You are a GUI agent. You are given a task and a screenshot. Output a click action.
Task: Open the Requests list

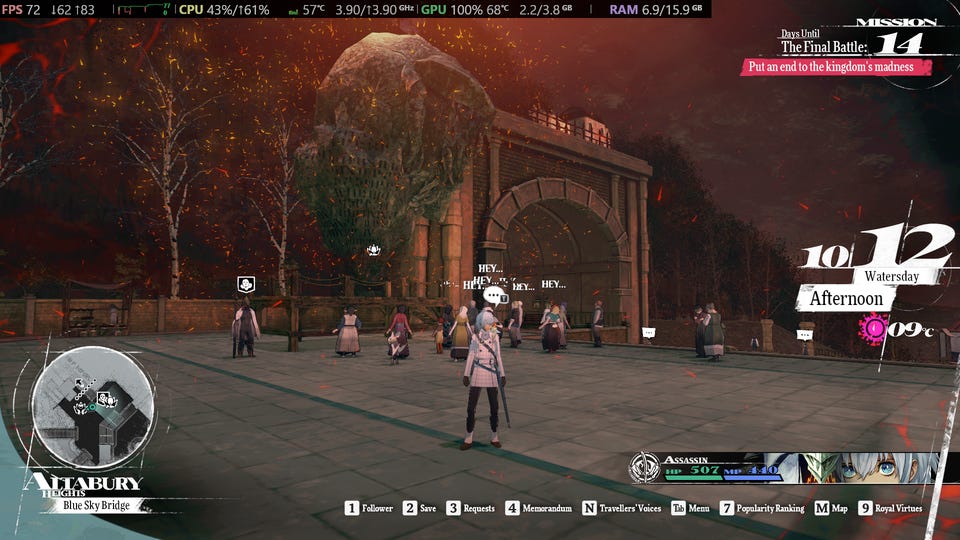pos(470,508)
